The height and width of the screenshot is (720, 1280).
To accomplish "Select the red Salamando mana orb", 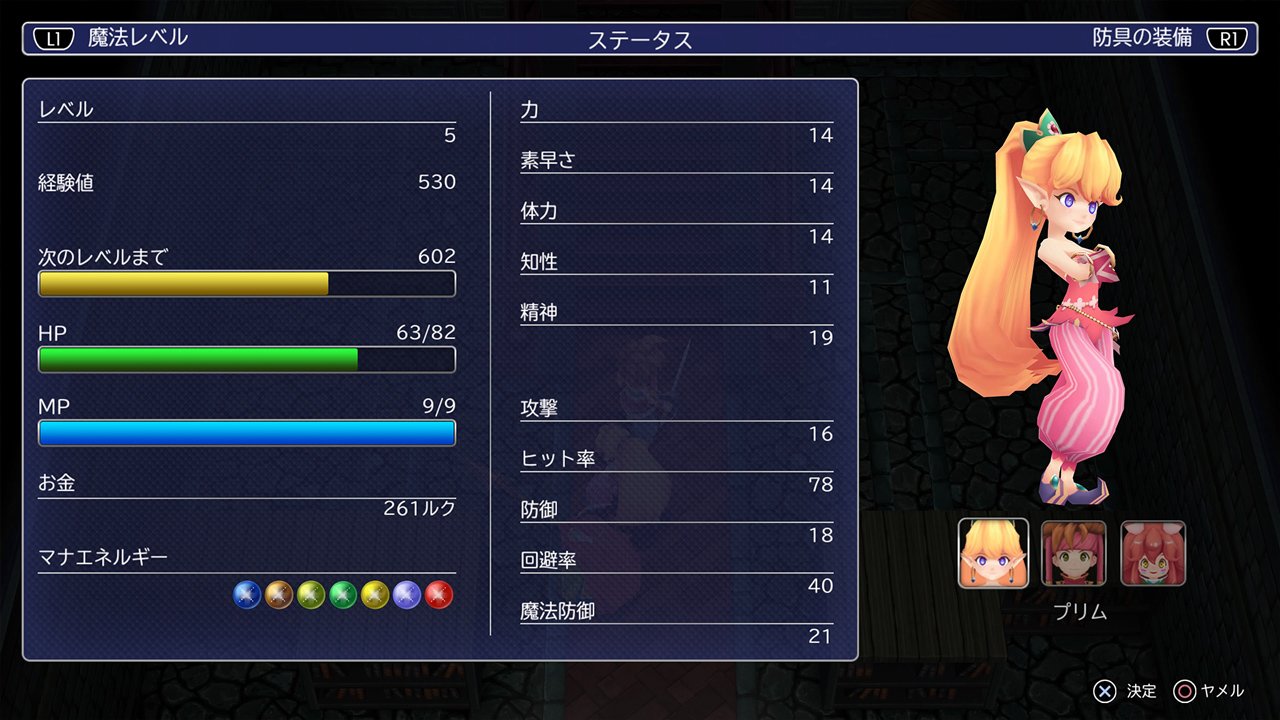I will pyautogui.click(x=440, y=594).
